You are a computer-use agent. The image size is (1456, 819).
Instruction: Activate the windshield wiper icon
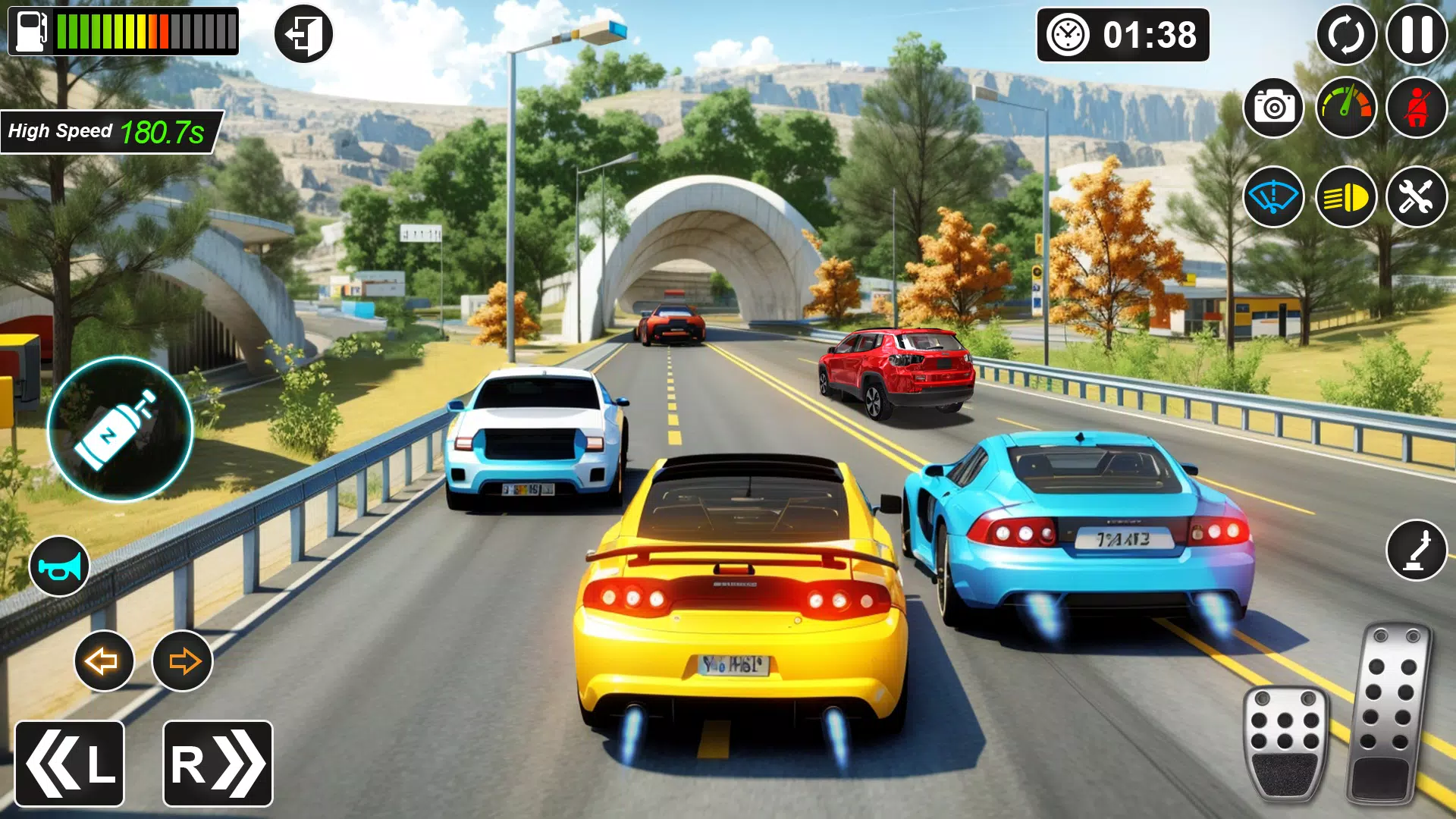pyautogui.click(x=1272, y=197)
